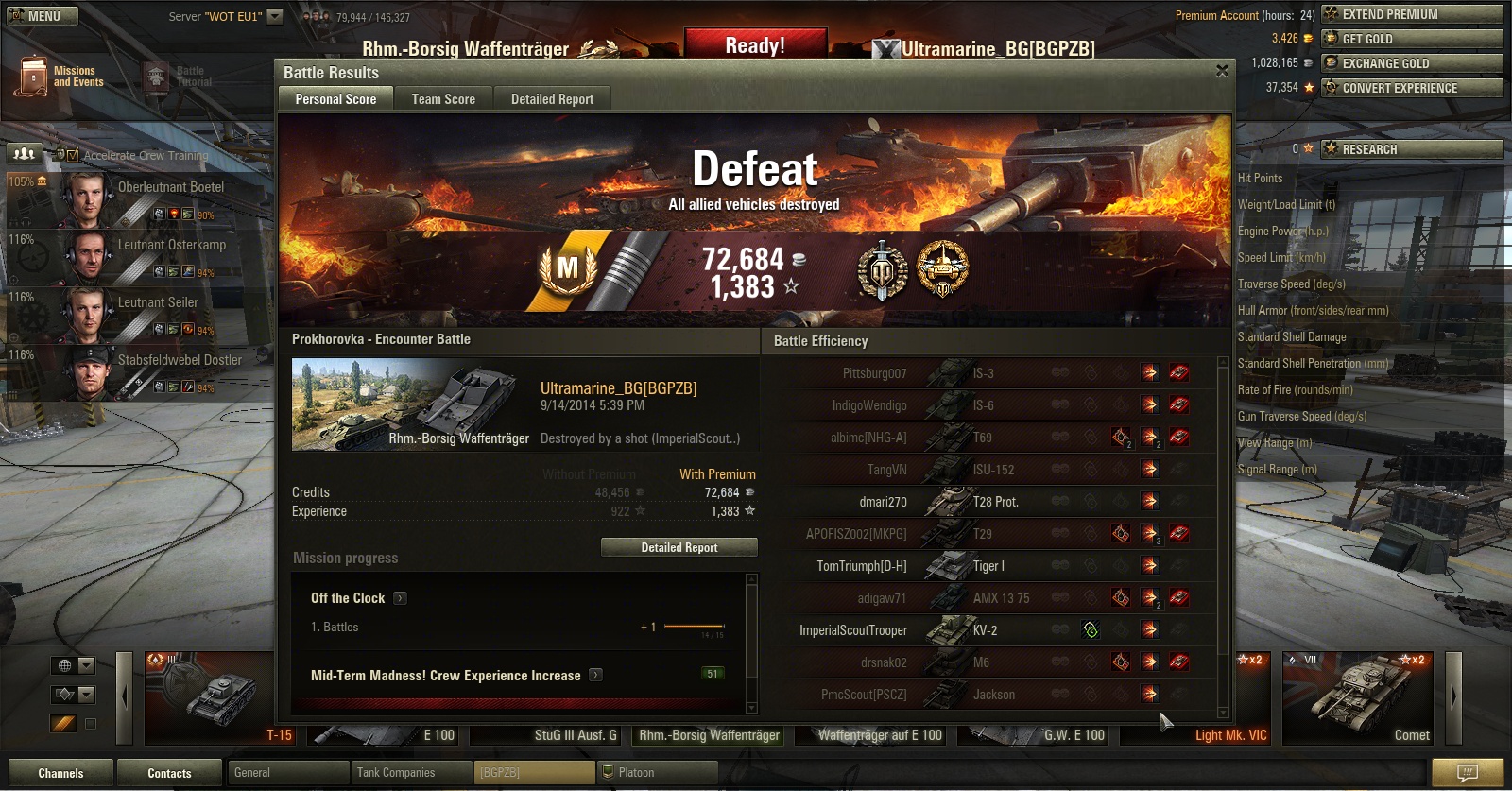Switch to the Team Score tab

point(443,99)
